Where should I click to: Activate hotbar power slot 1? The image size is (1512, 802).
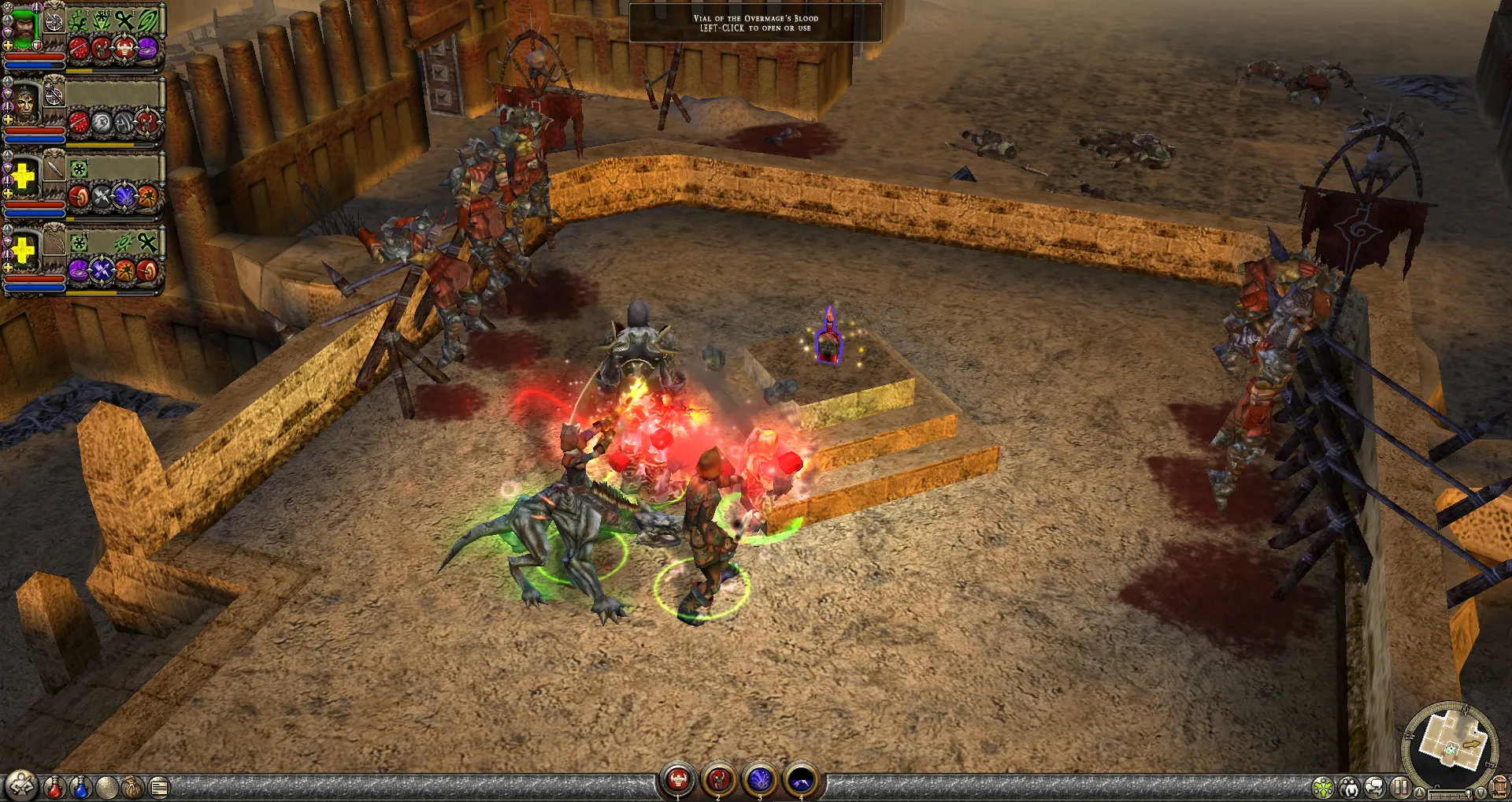677,780
